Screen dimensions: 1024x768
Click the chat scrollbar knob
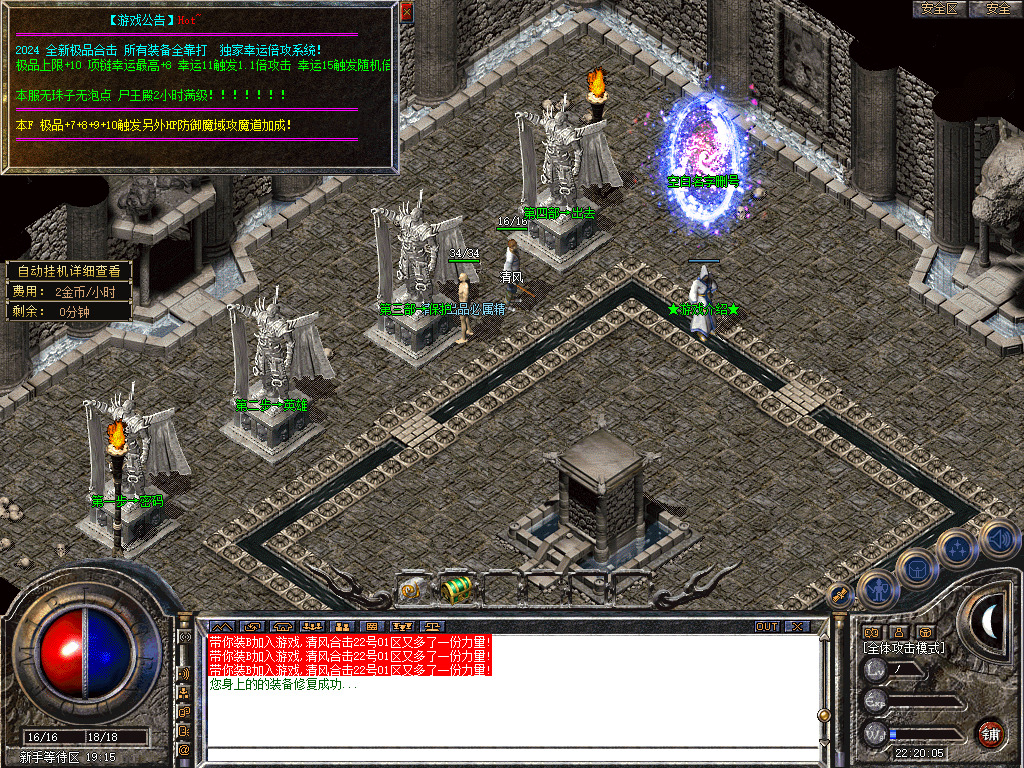824,715
